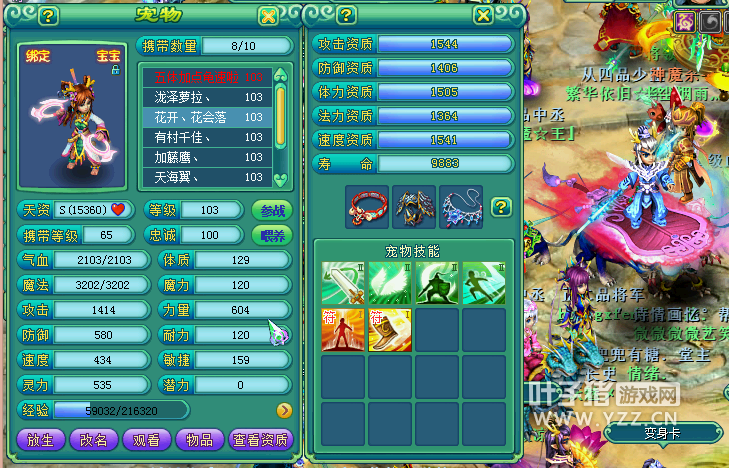Select pet 泷泽萝拉 in the list
Image resolution: width=729 pixels, height=468 pixels.
point(207,97)
